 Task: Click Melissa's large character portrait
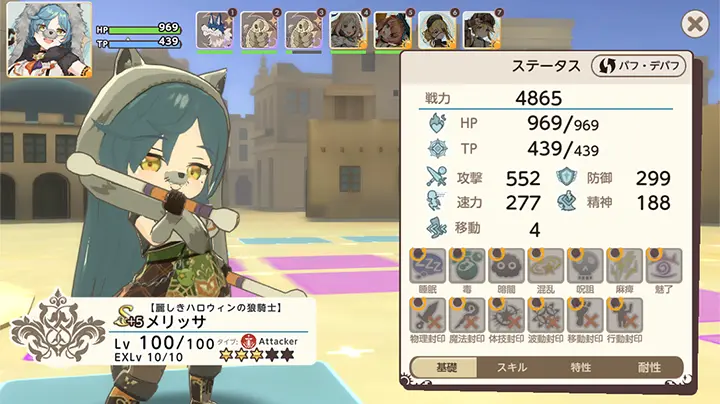pyautogui.click(x=42, y=40)
